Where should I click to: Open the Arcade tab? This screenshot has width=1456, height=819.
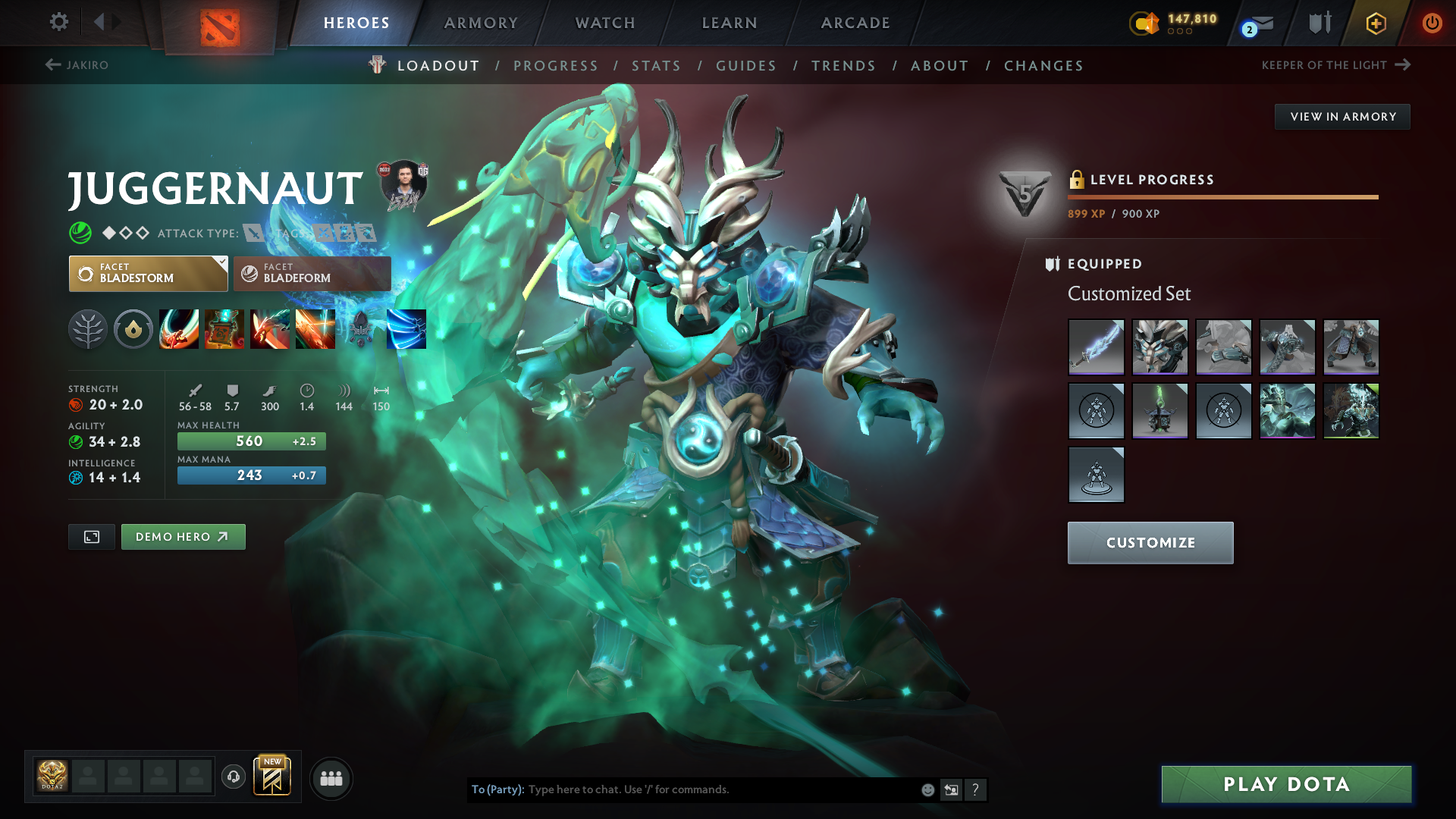[855, 23]
